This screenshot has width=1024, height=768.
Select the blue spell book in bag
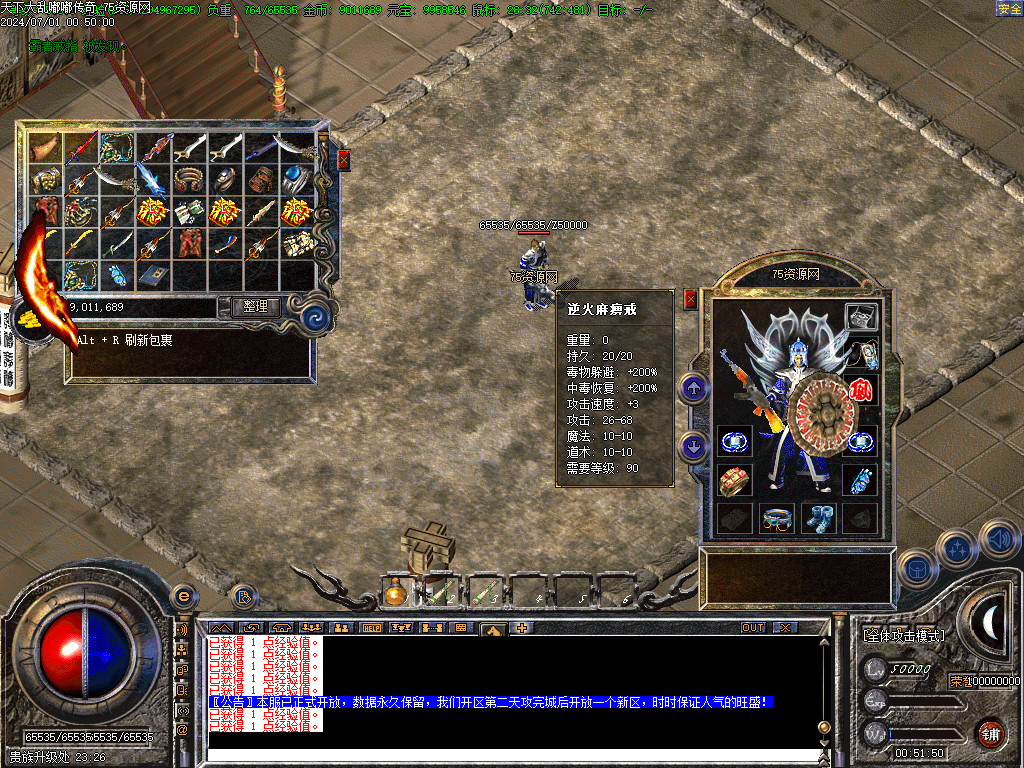[x=153, y=274]
